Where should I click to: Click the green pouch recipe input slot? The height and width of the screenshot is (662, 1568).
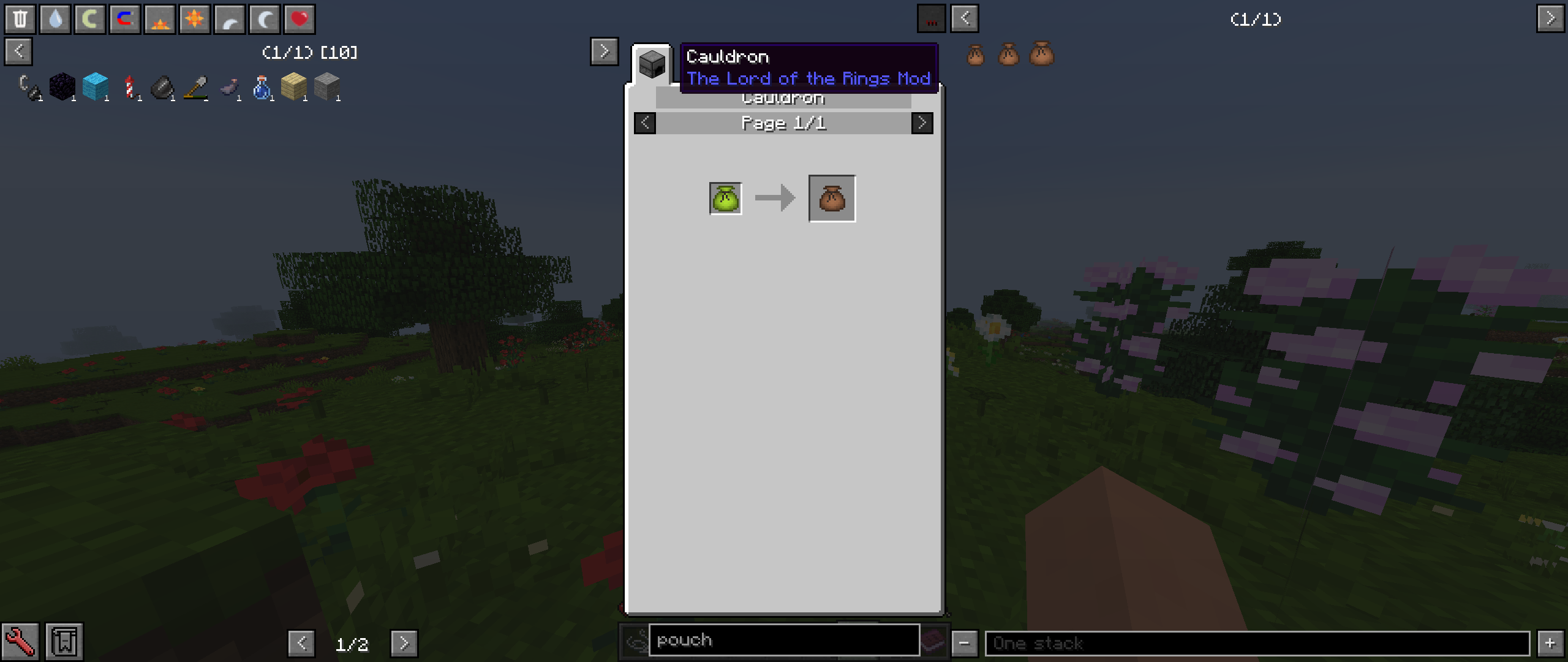pyautogui.click(x=725, y=197)
